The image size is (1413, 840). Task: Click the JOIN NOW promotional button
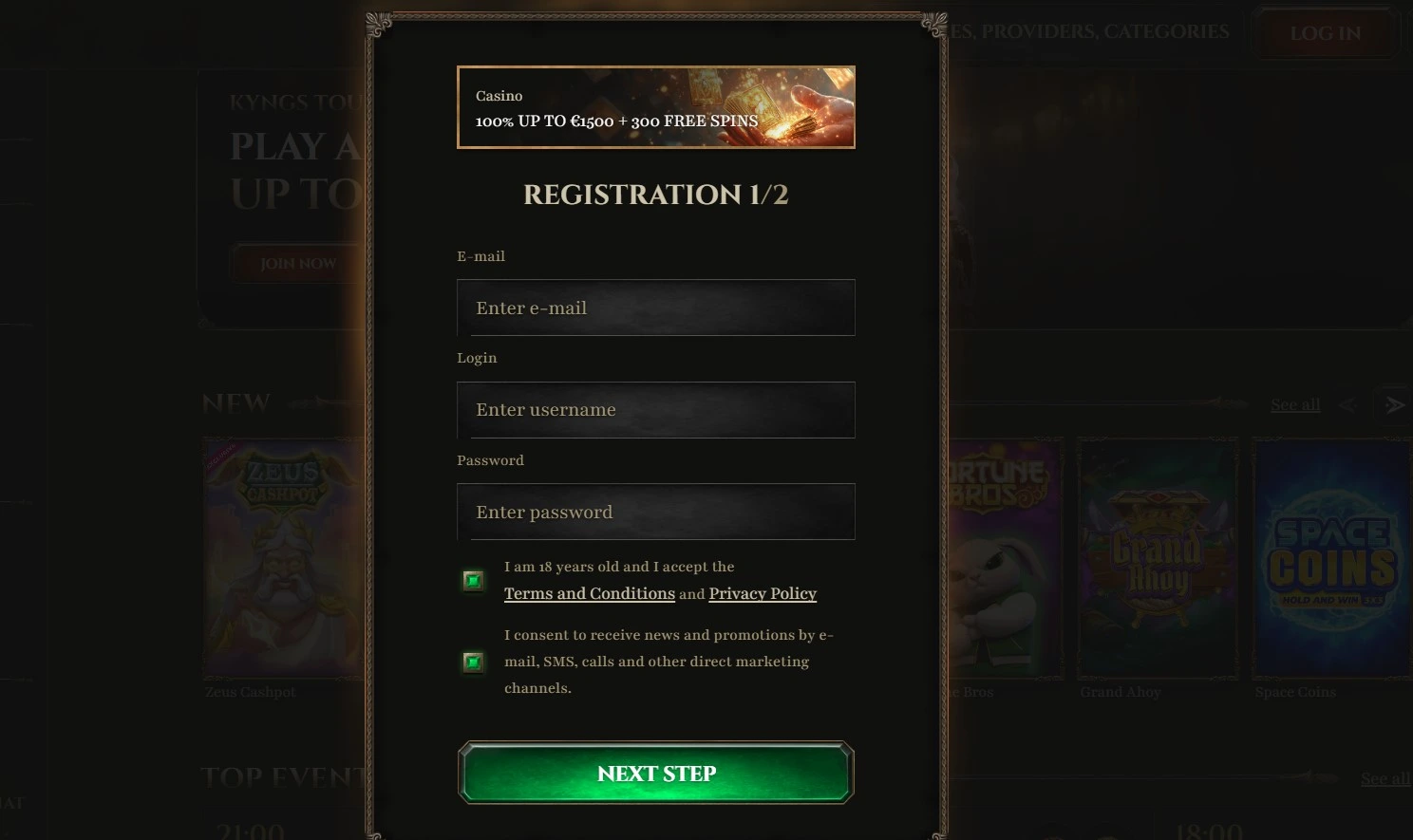(295, 263)
